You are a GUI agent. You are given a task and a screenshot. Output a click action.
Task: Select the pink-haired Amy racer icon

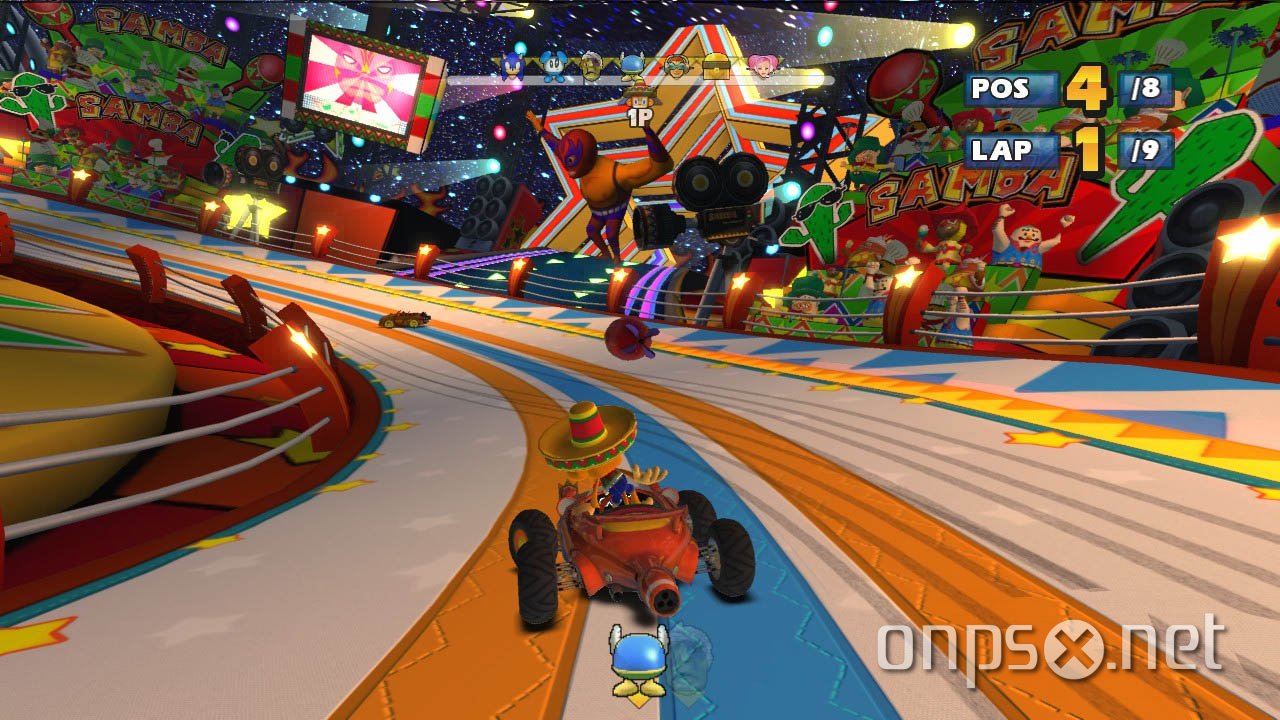764,66
